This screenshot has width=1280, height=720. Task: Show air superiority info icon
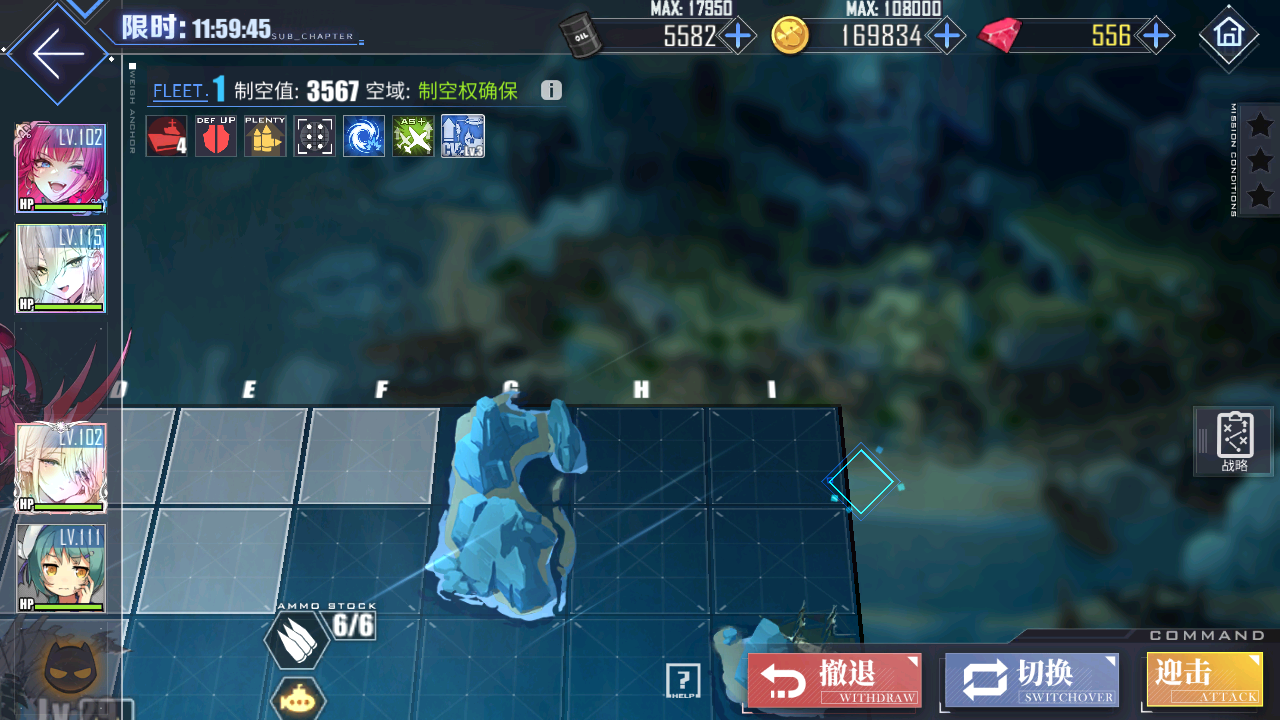tap(551, 91)
